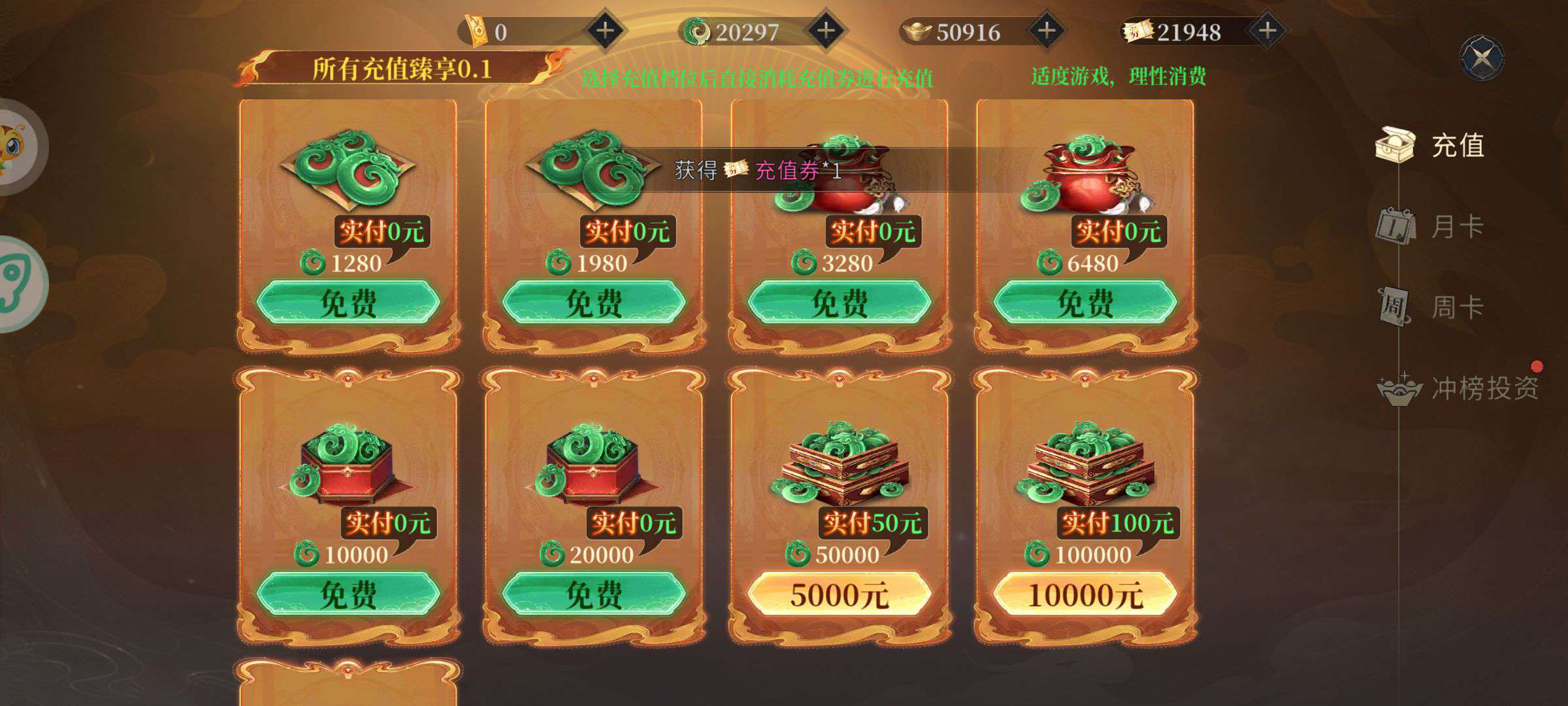Add more silver ingots via plus button
This screenshot has height=706, width=1568.
click(1047, 31)
